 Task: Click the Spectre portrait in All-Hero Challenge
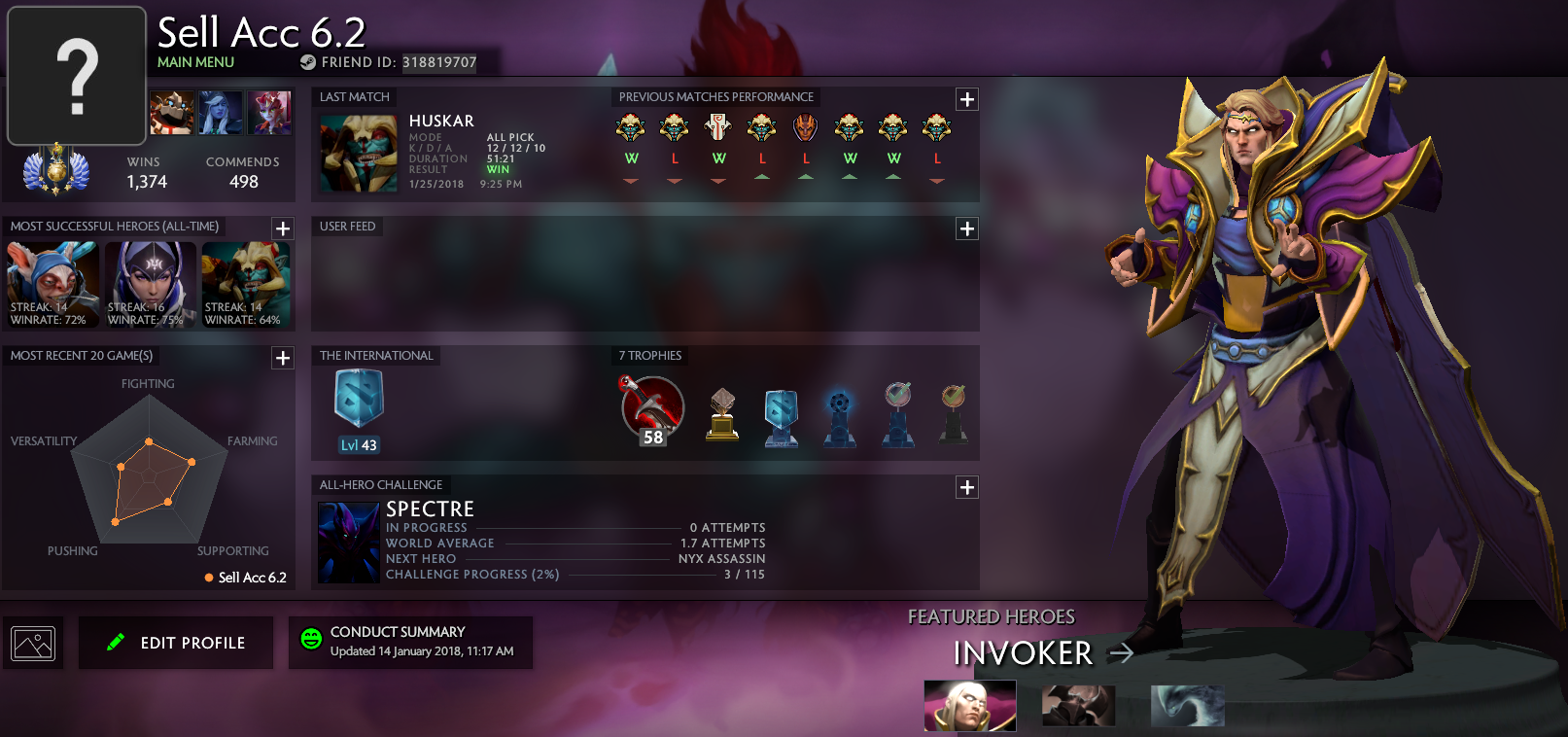348,542
